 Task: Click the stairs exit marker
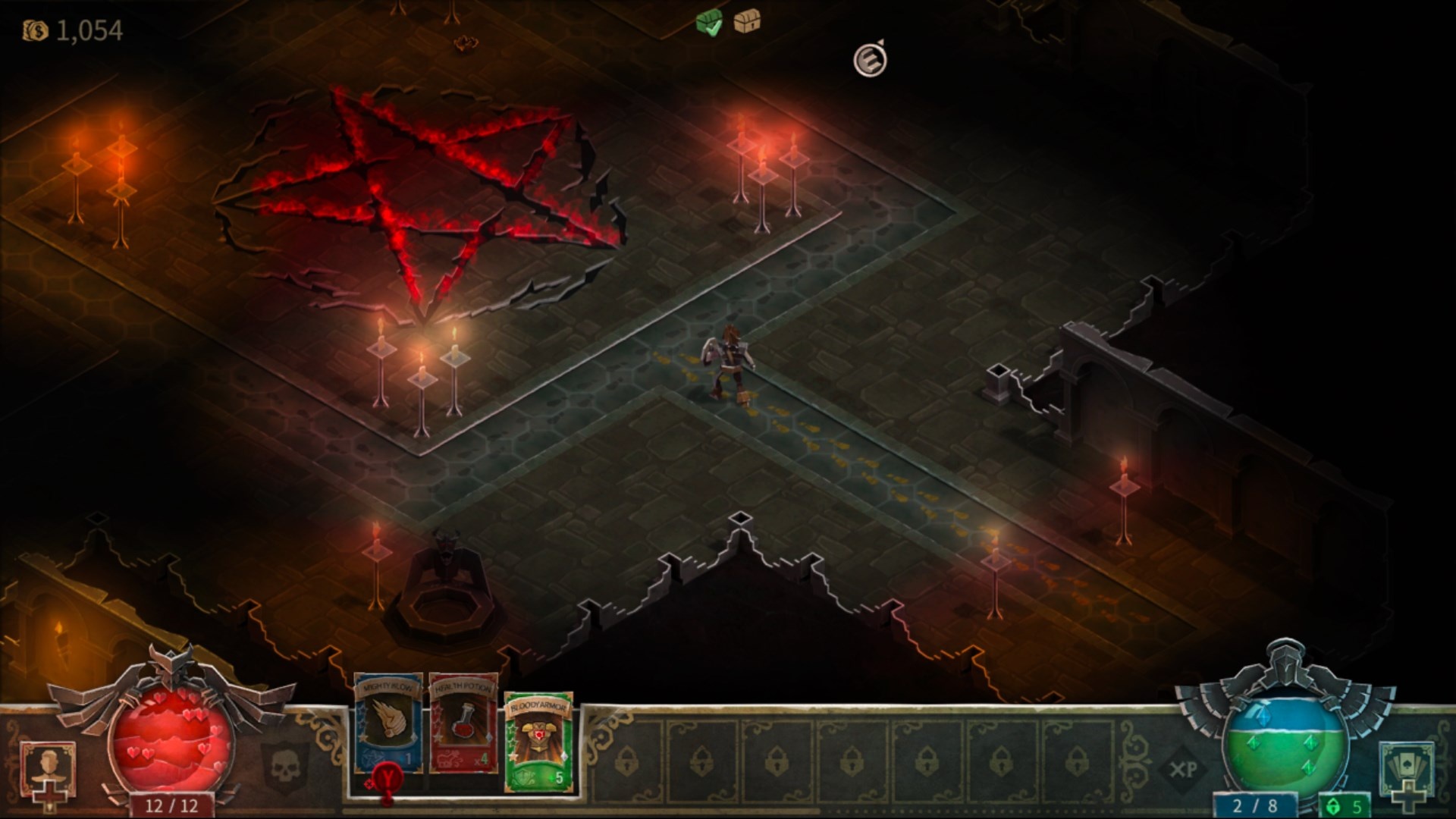870,60
